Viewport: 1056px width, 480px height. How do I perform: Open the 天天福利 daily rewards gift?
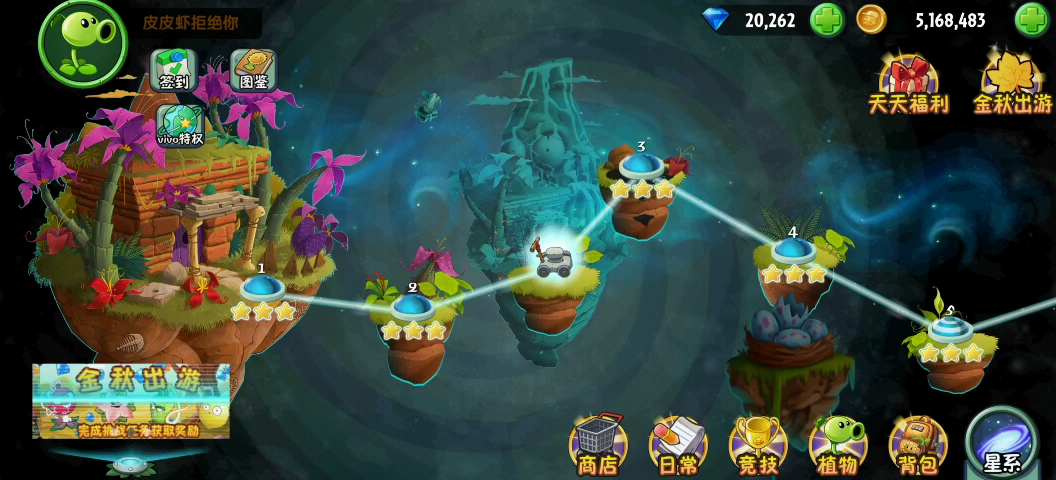[907, 82]
